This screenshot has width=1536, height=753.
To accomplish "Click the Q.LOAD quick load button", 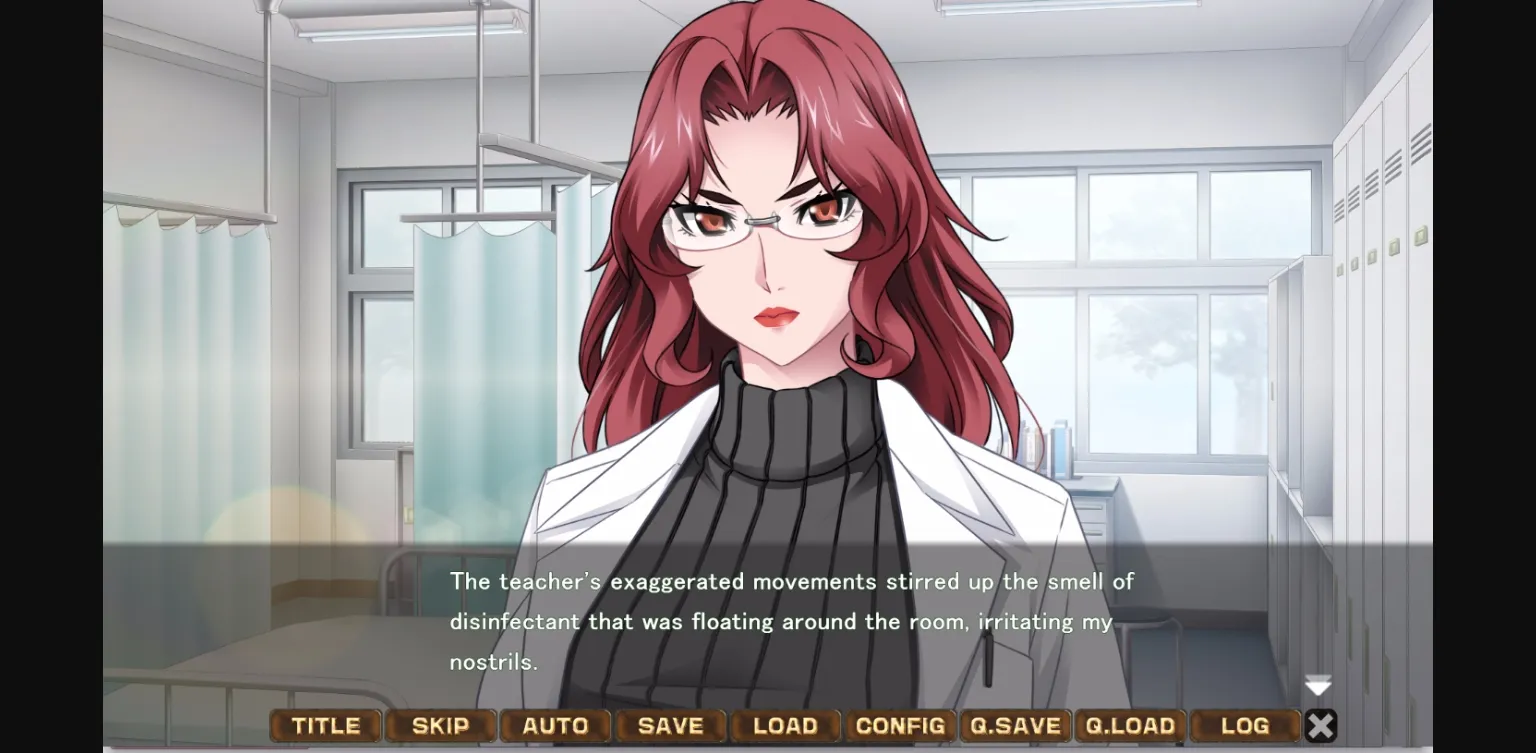I will click(1131, 726).
